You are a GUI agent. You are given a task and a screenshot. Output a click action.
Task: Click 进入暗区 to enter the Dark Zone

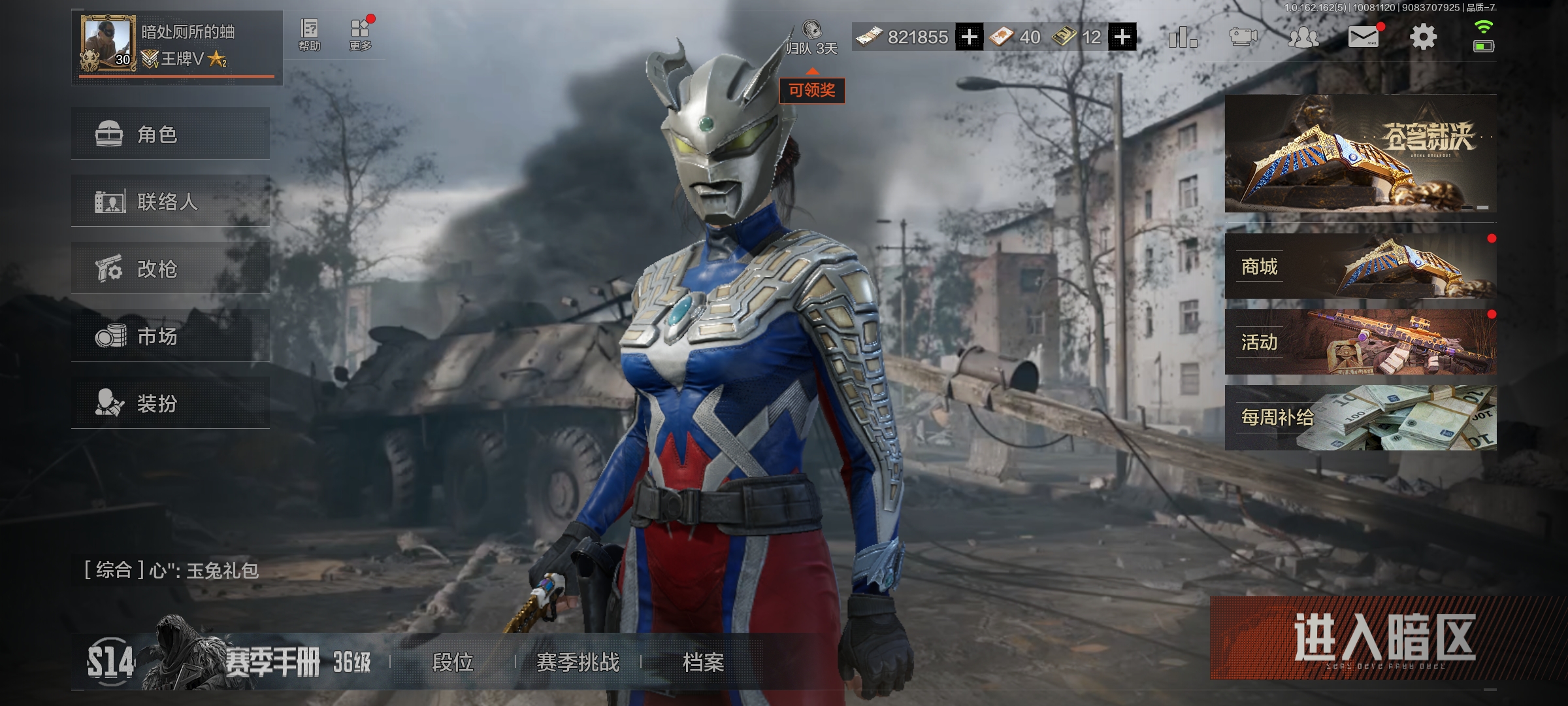[x=1384, y=638]
